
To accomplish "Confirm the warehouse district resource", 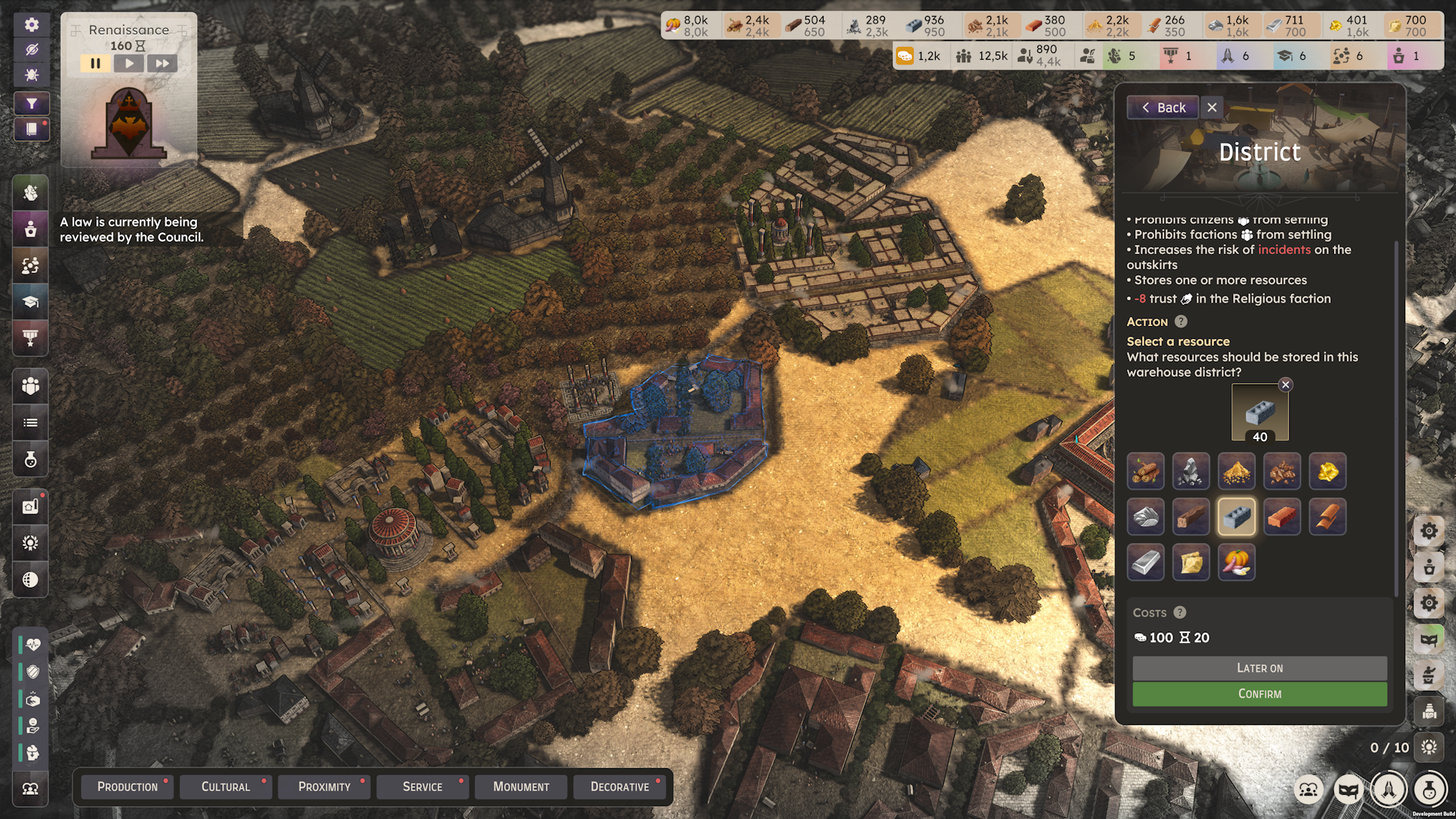I will point(1259,694).
